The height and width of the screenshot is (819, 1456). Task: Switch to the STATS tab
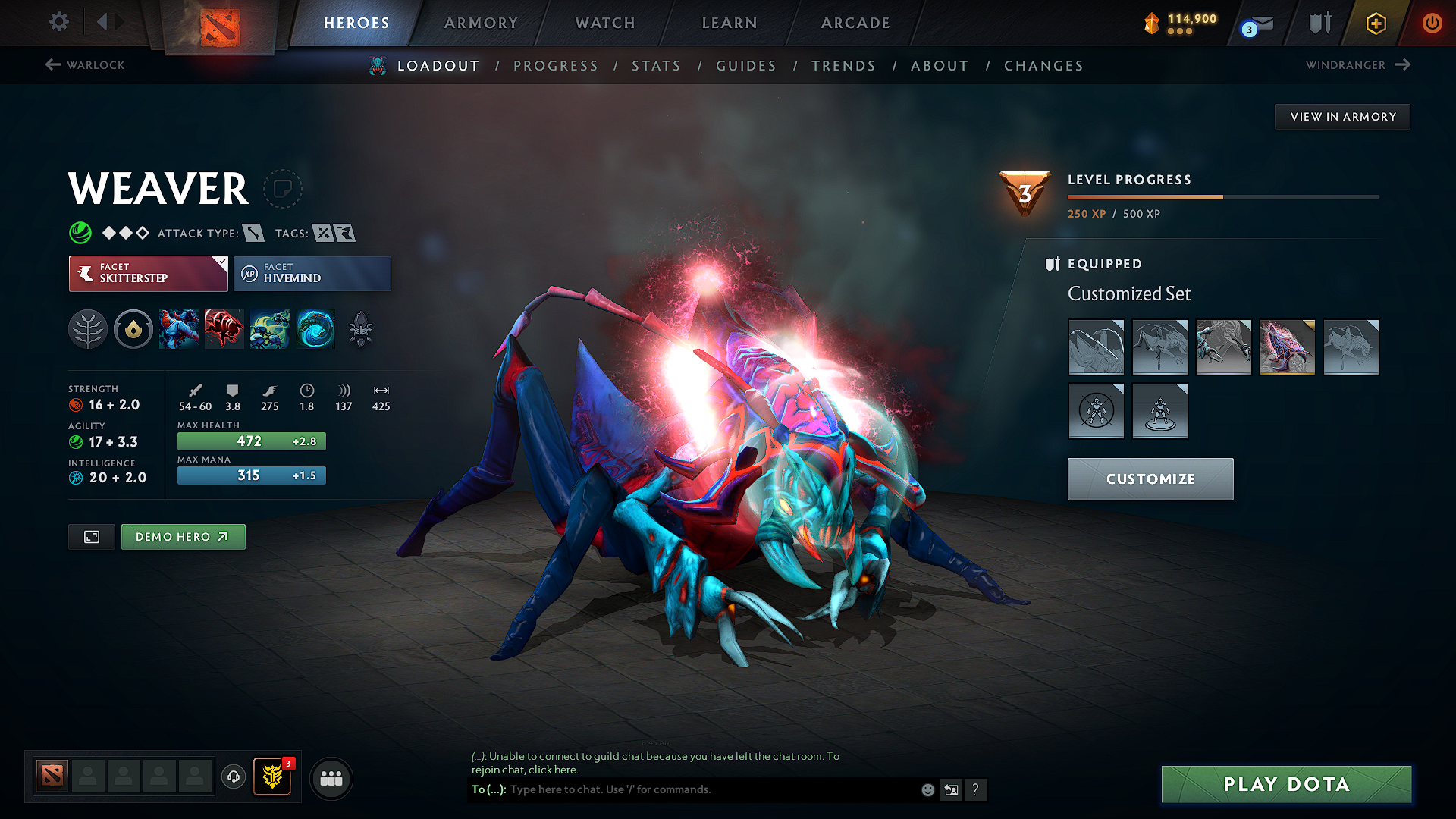click(657, 65)
